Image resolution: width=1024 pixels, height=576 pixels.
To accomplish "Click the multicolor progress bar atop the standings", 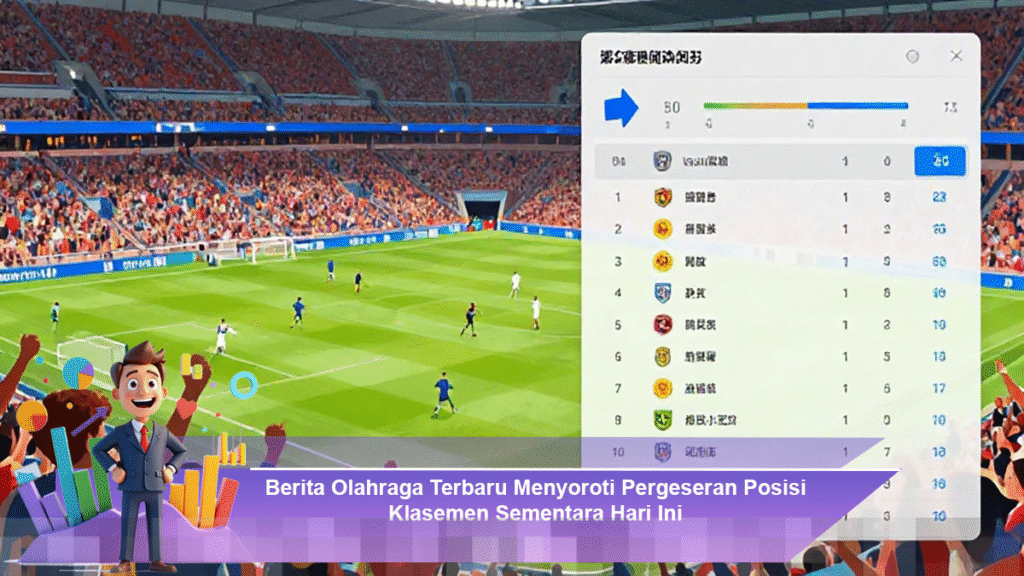I will click(x=805, y=105).
